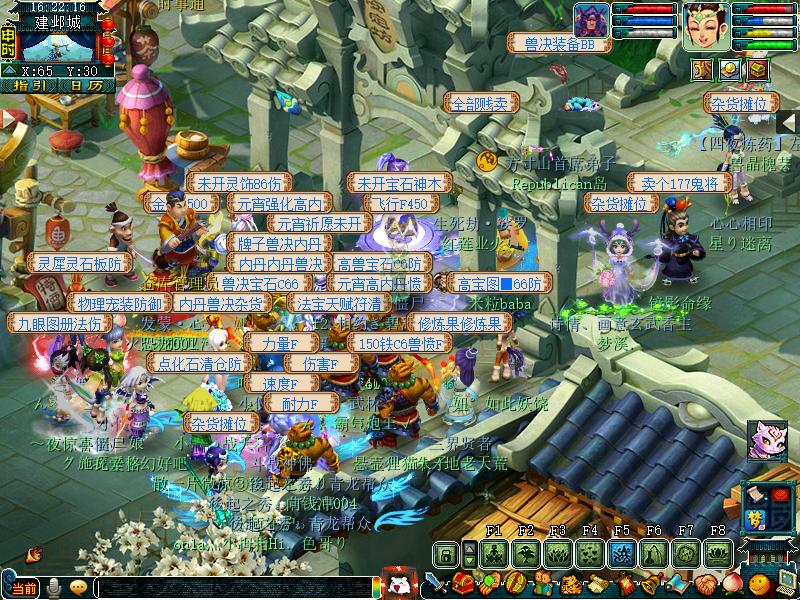Use the F2 tree skill
800x600 pixels.
pyautogui.click(x=525, y=553)
